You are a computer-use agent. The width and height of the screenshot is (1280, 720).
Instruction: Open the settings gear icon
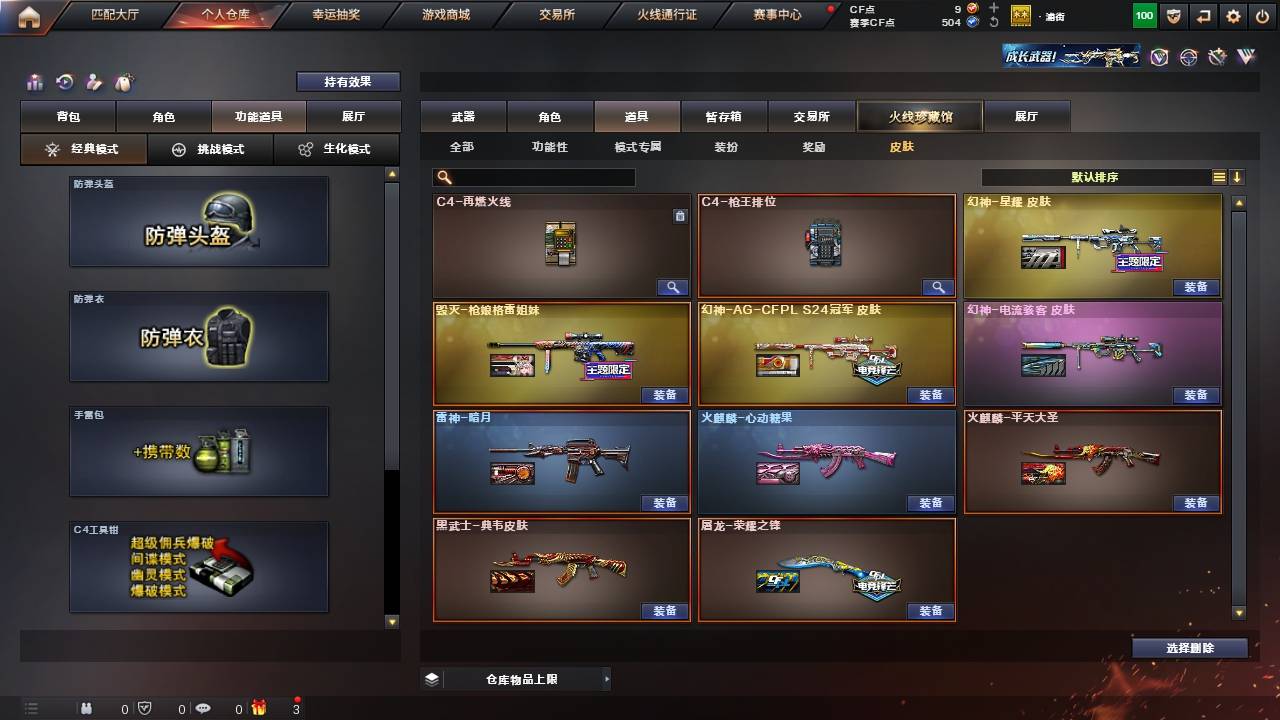[1233, 16]
